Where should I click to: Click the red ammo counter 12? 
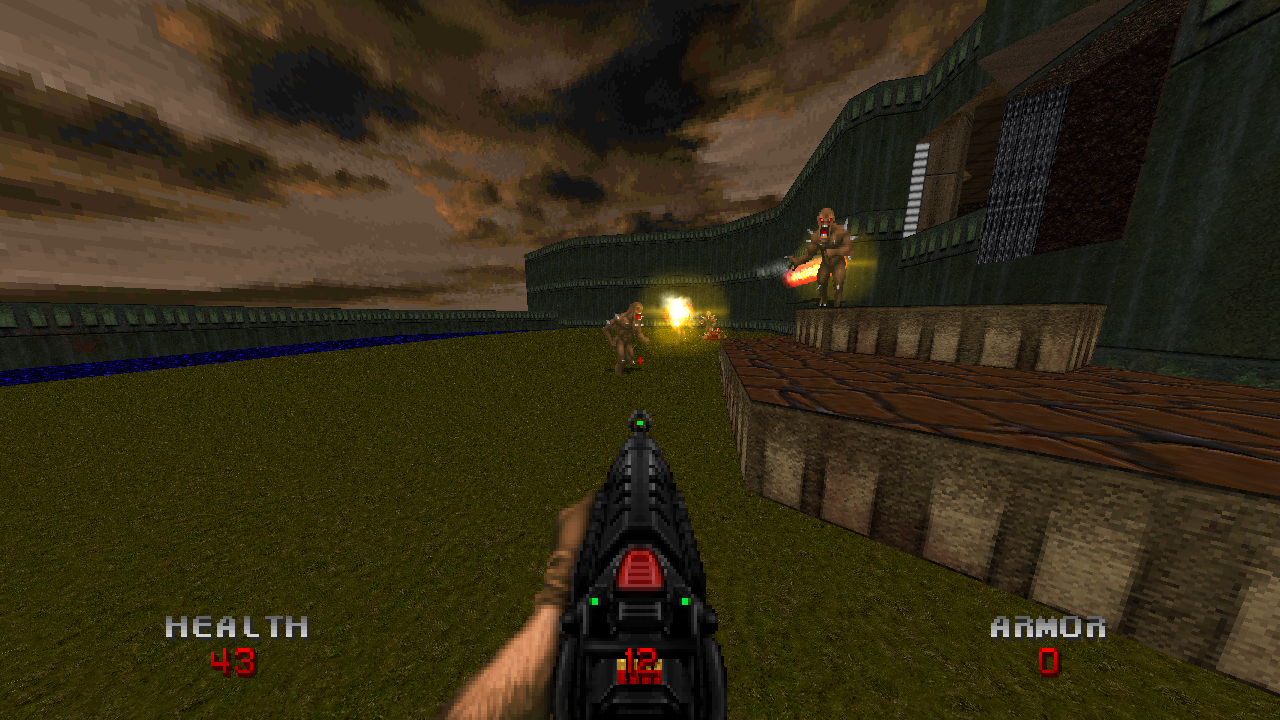coord(640,662)
